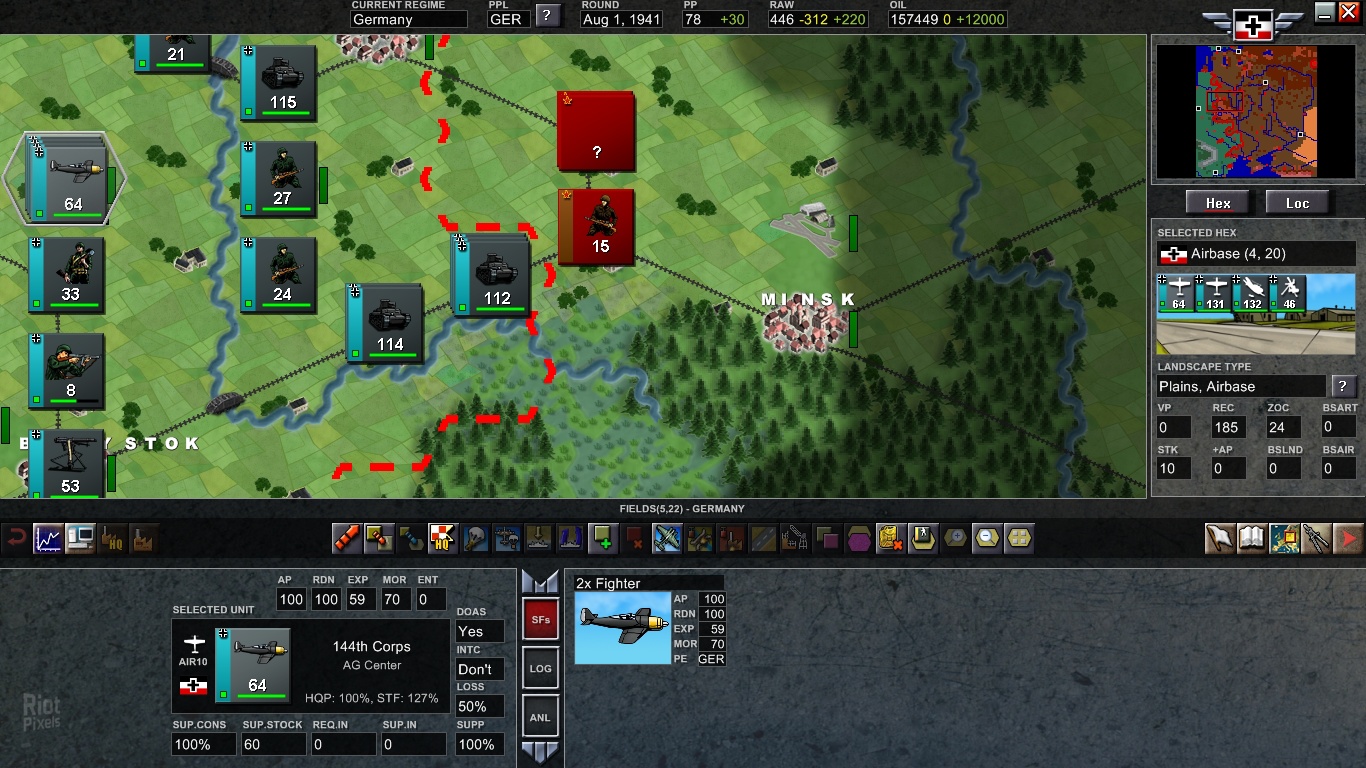The height and width of the screenshot is (768, 1366).
Task: Show landscape type help with question mark
Action: (1342, 386)
